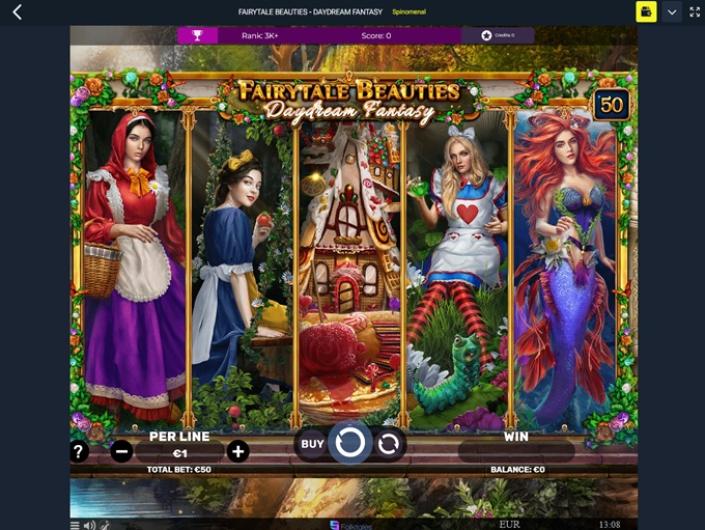705x530 pixels.
Task: Open the Credits star panel
Action: point(498,36)
